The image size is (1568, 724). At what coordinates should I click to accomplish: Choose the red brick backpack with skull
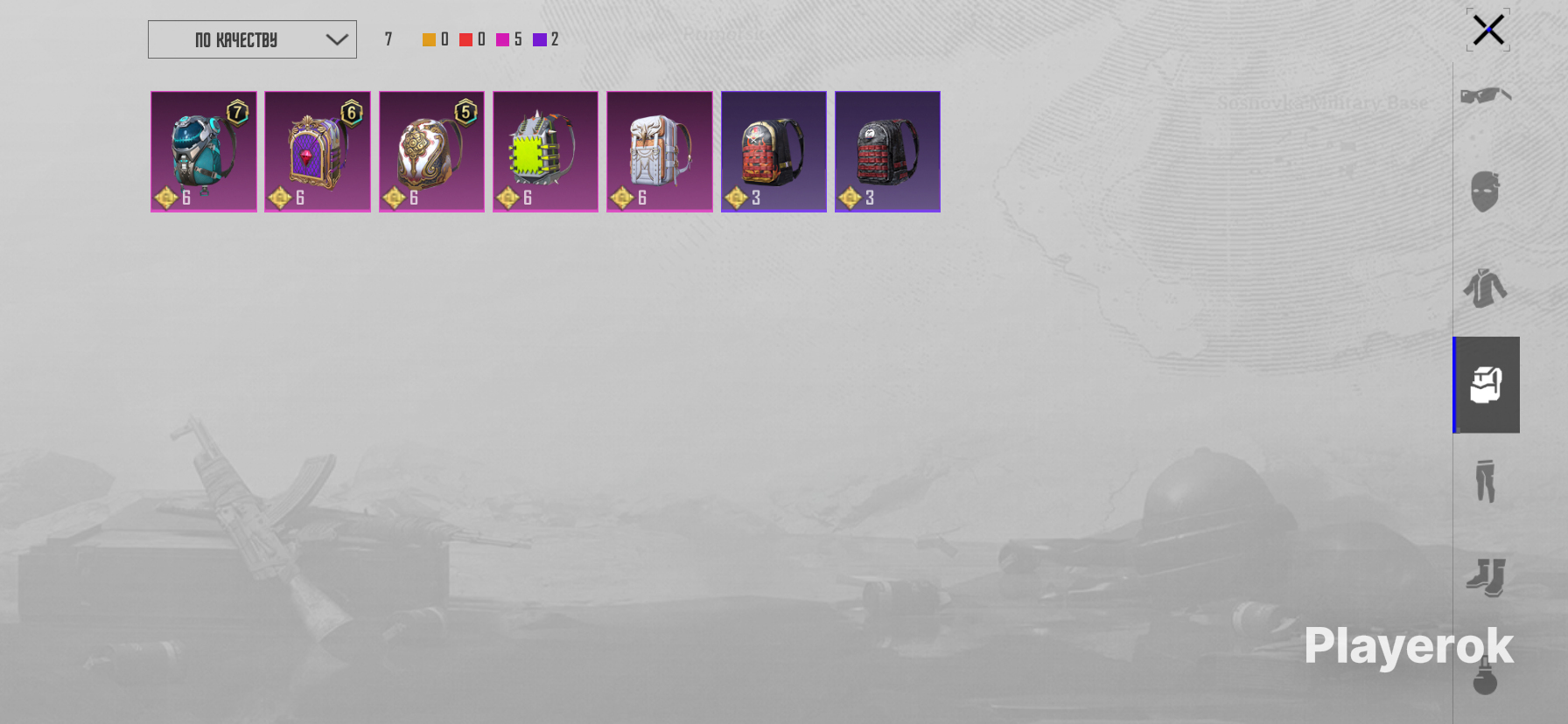(773, 151)
